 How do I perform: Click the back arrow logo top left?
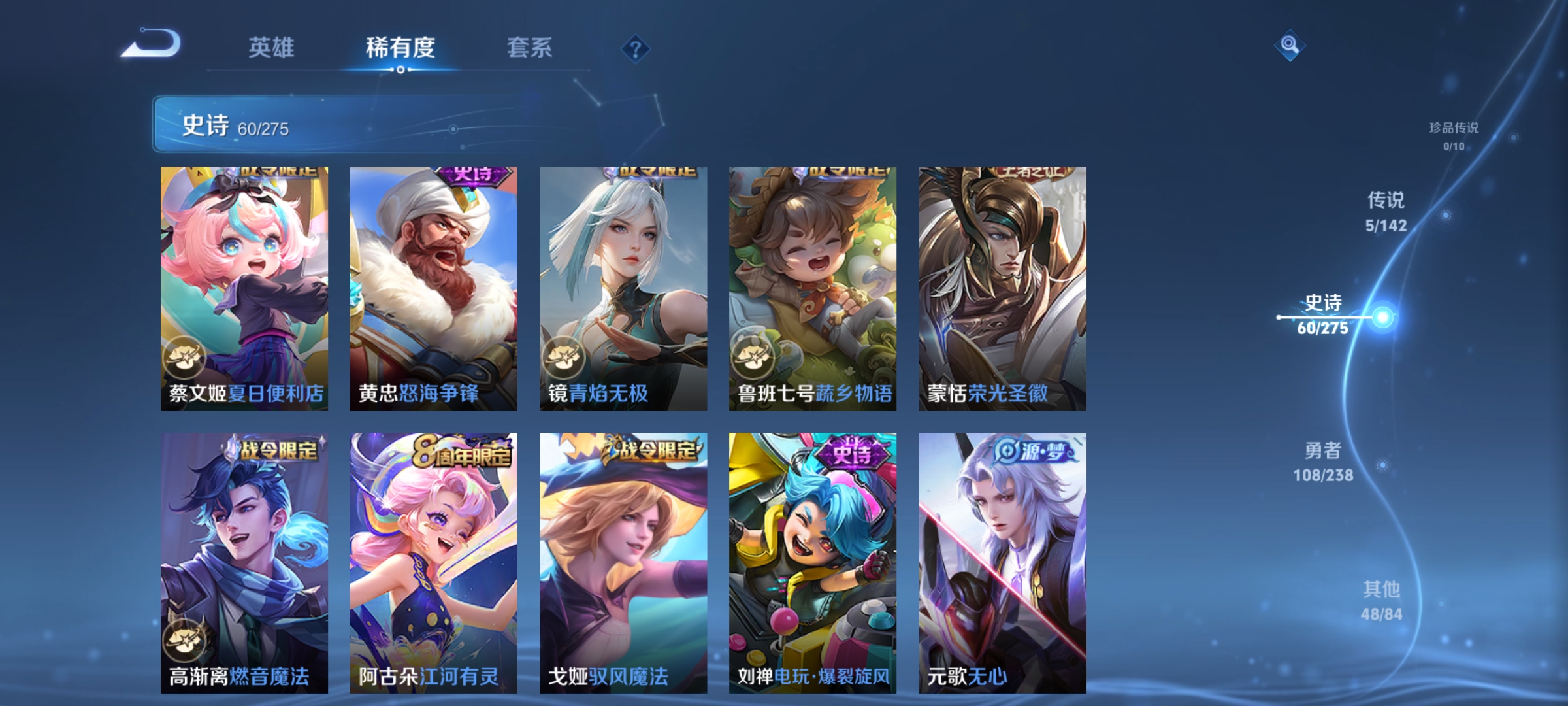pos(153,44)
